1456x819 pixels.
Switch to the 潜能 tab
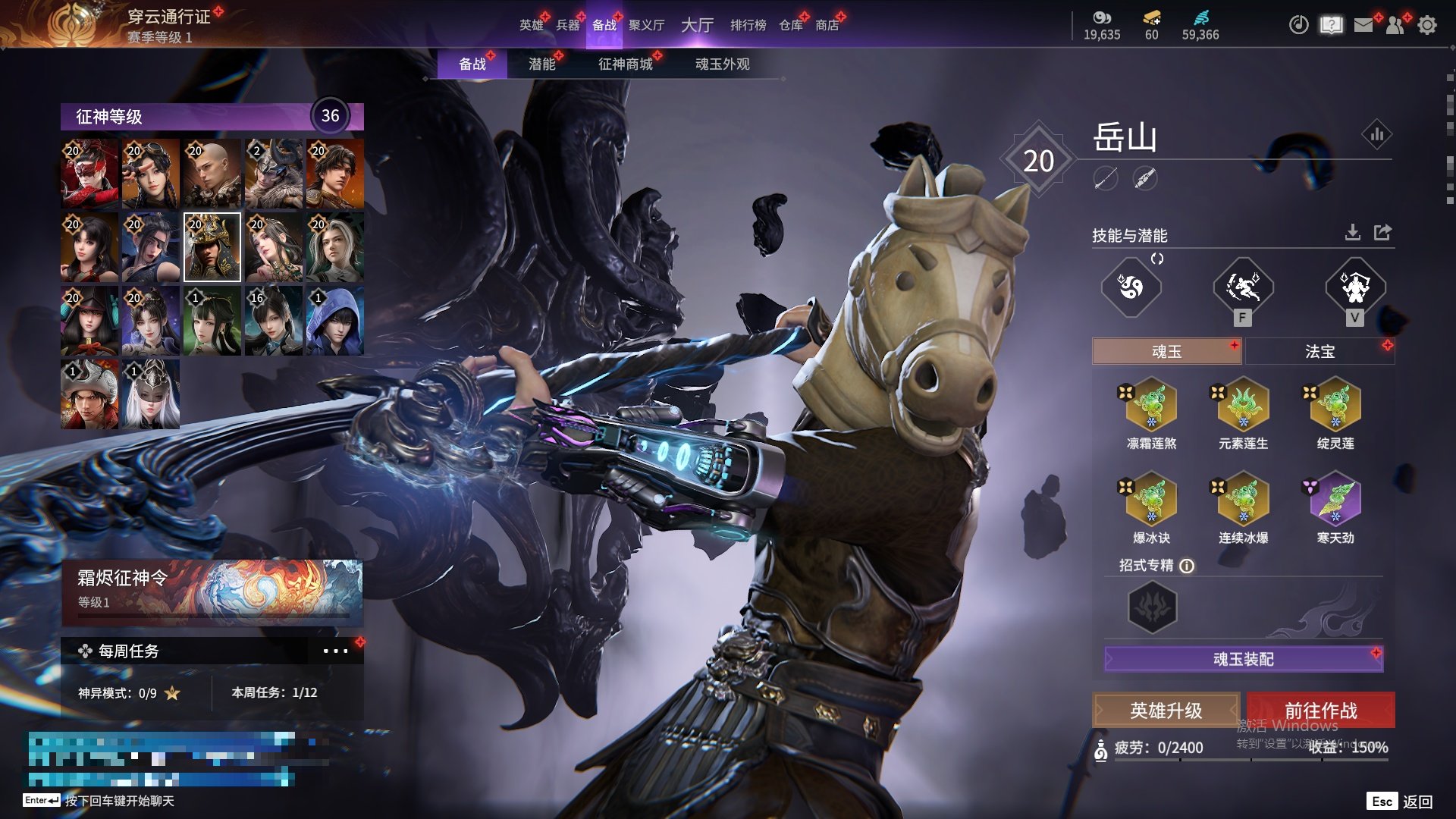[541, 64]
